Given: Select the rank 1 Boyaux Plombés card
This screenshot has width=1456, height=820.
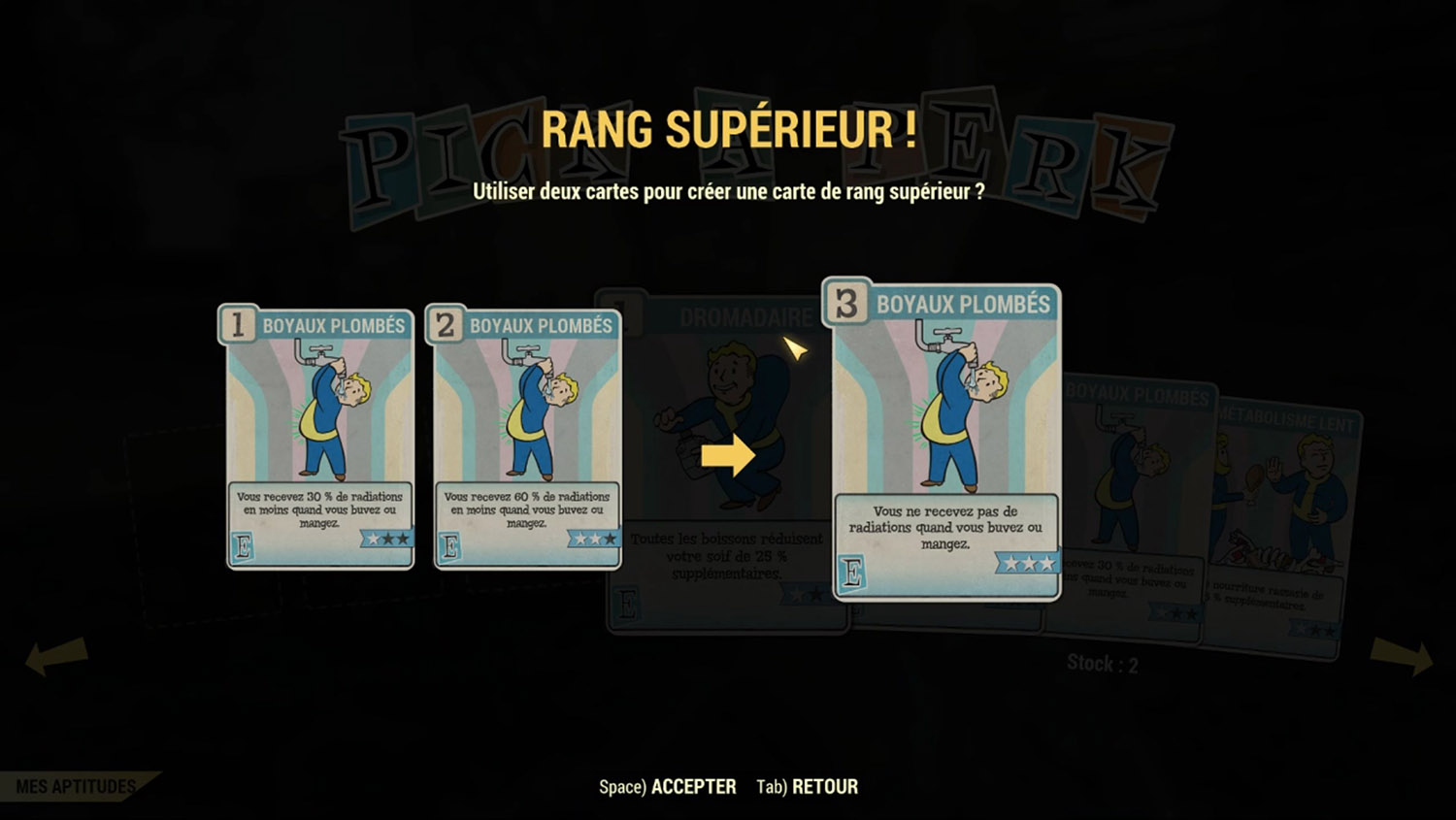Looking at the screenshot, I should [x=318, y=437].
